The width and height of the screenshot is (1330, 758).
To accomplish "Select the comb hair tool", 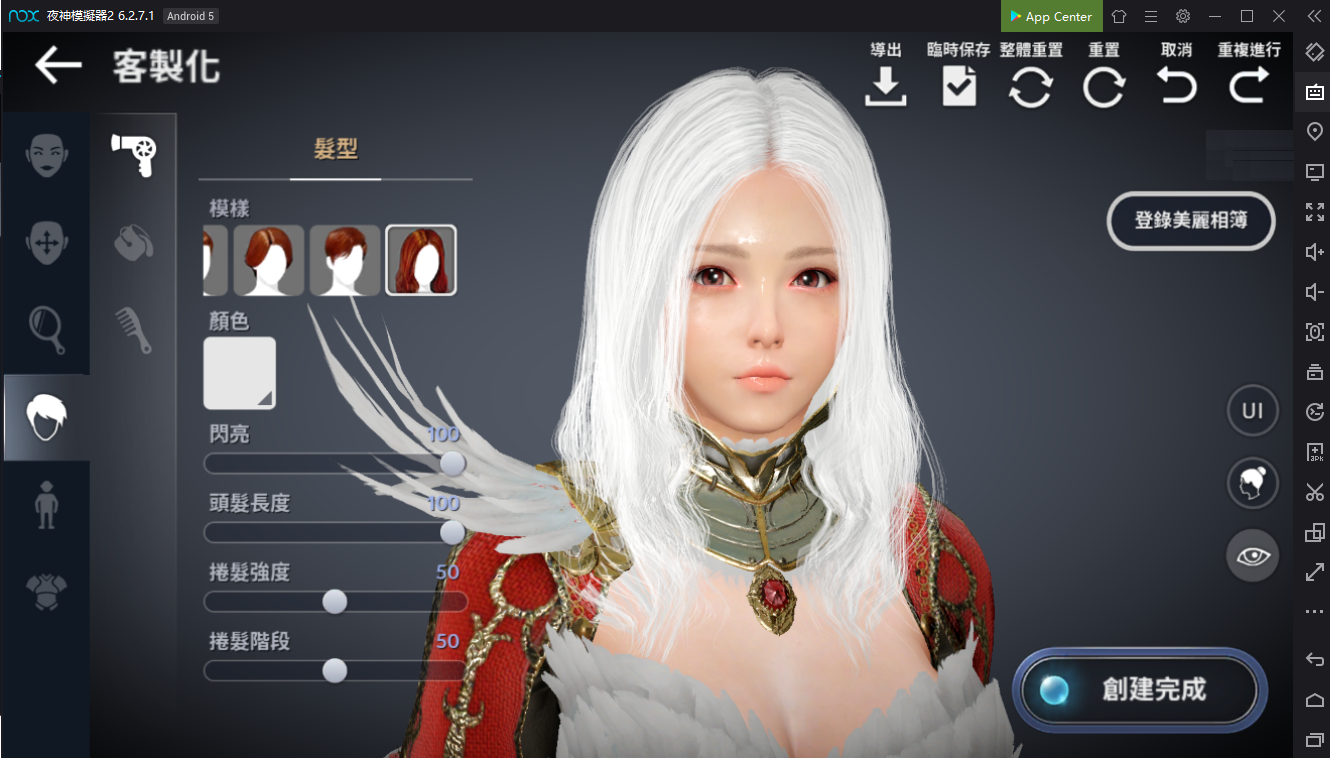I will (135, 330).
